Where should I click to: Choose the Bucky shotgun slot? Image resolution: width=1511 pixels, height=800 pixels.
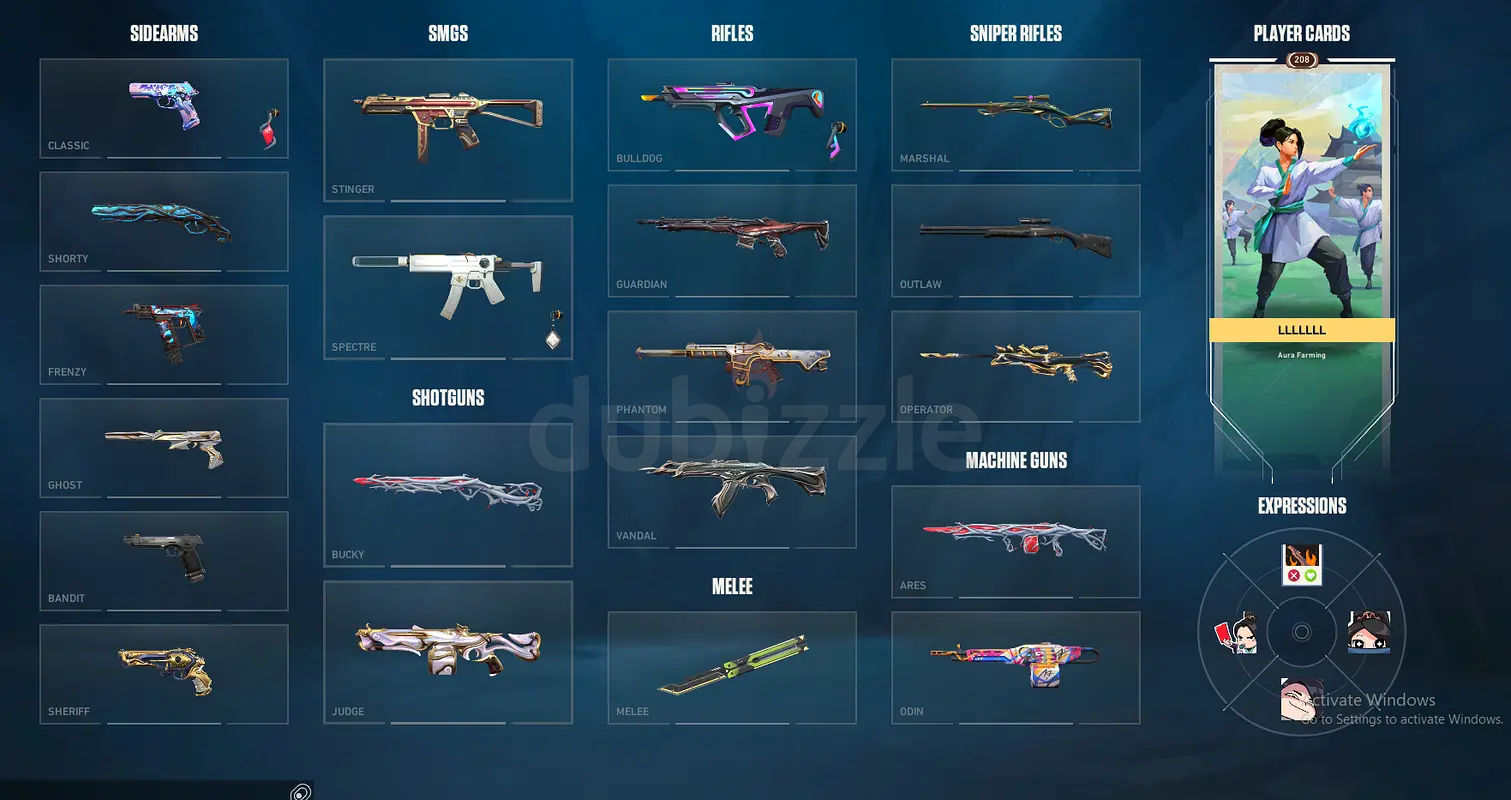pyautogui.click(x=448, y=494)
